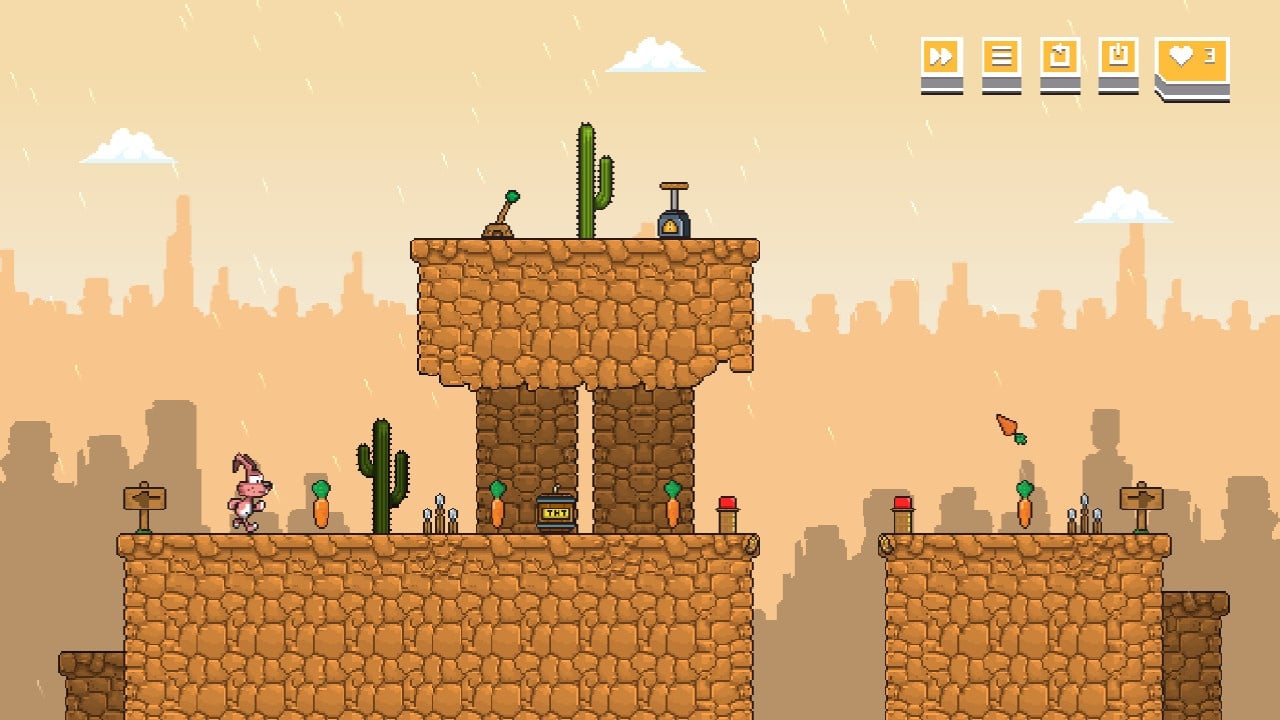Click the restart level arrow icon
The width and height of the screenshot is (1280, 720).
click(1060, 57)
